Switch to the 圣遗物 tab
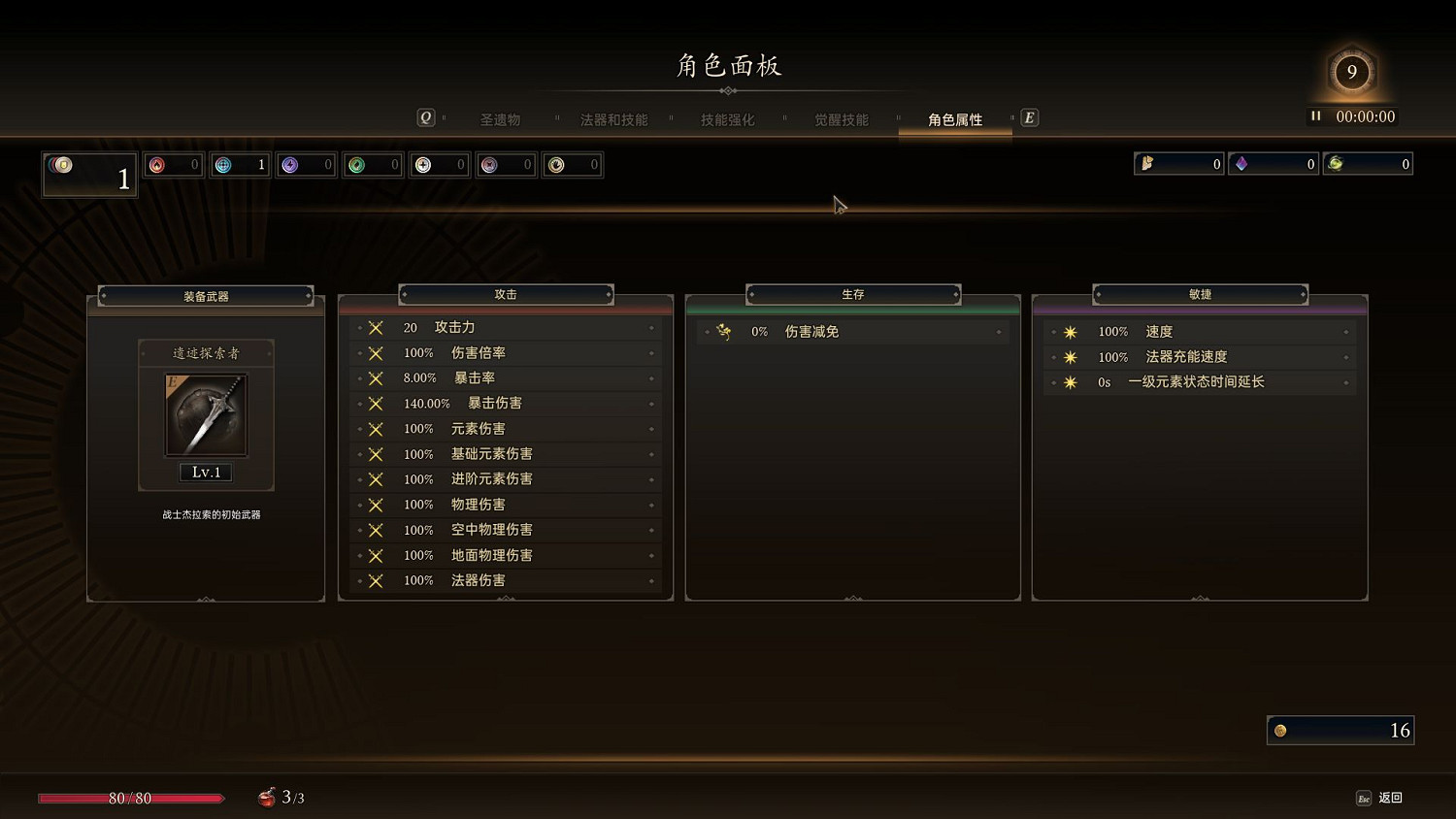The width and height of the screenshot is (1456, 819). [x=501, y=119]
